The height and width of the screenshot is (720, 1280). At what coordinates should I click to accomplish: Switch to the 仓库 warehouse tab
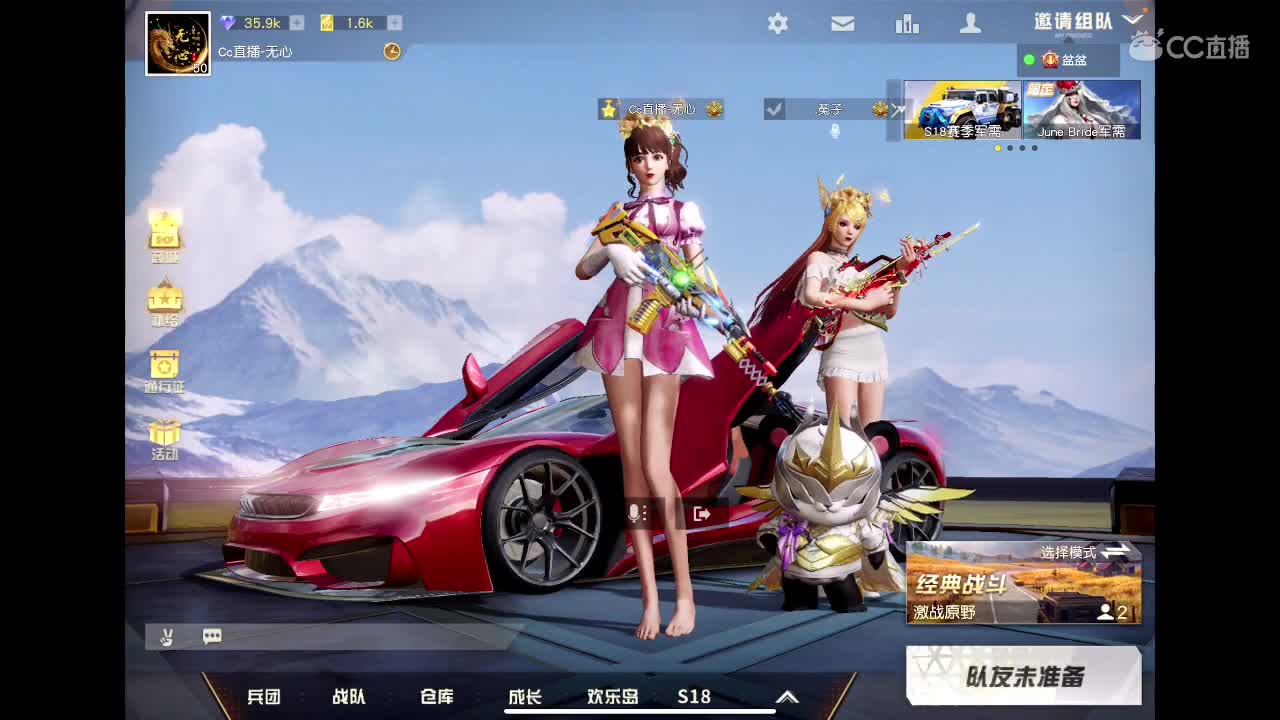[x=437, y=696]
